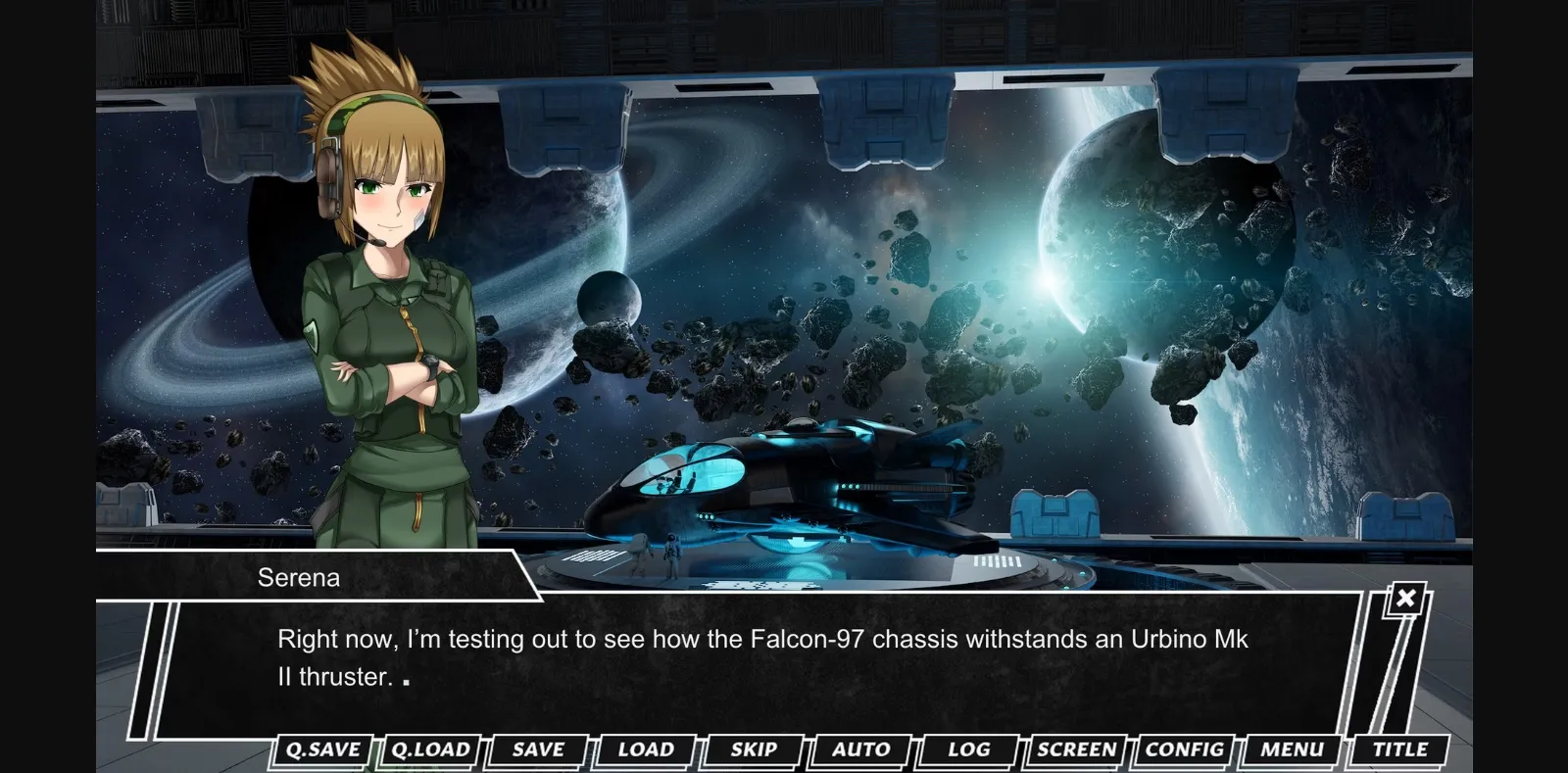Click the Q.LOAD quick load button
The image size is (1568, 773).
coord(430,749)
